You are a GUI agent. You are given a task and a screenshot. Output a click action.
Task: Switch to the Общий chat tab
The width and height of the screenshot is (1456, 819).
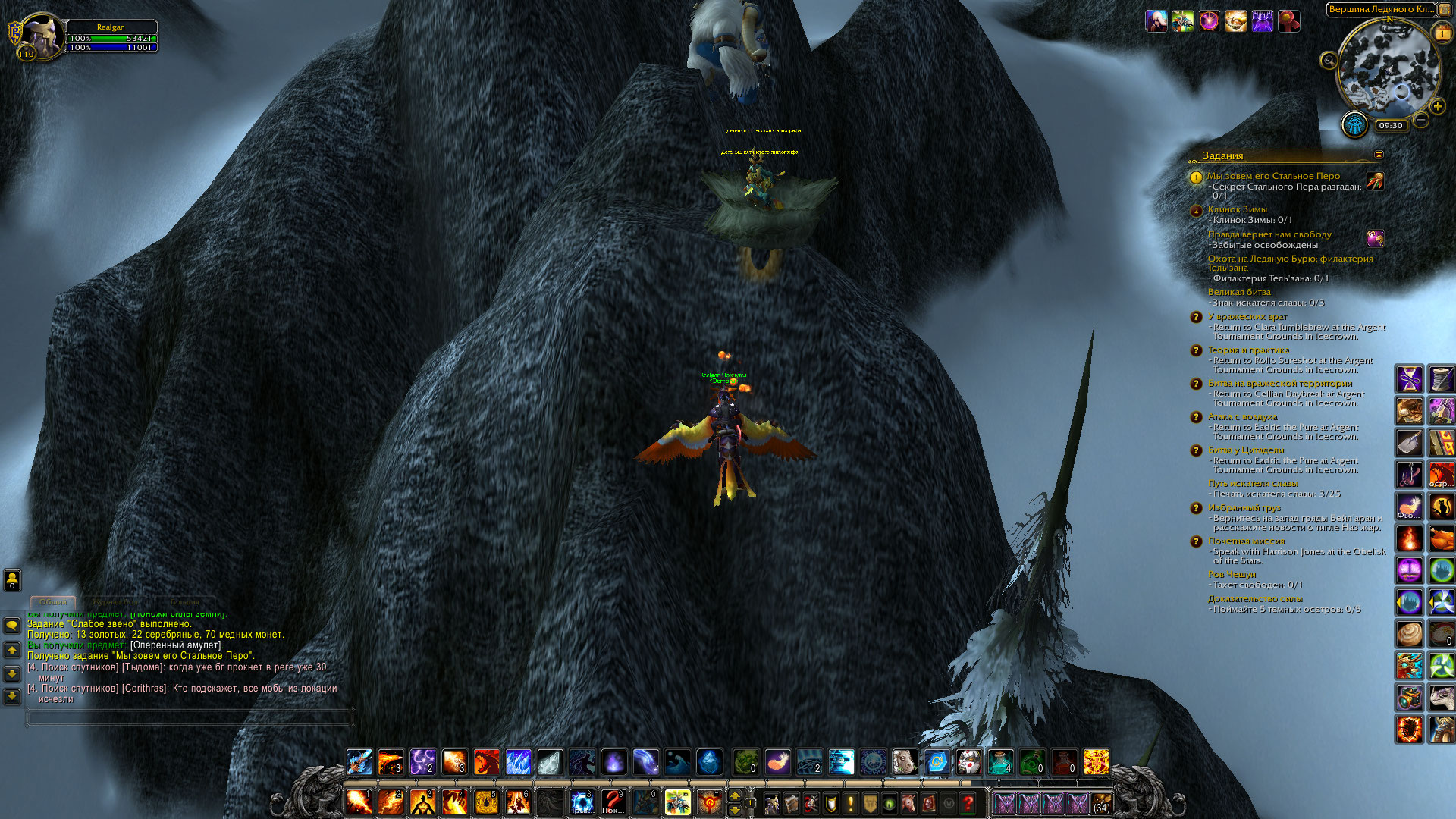tap(53, 602)
